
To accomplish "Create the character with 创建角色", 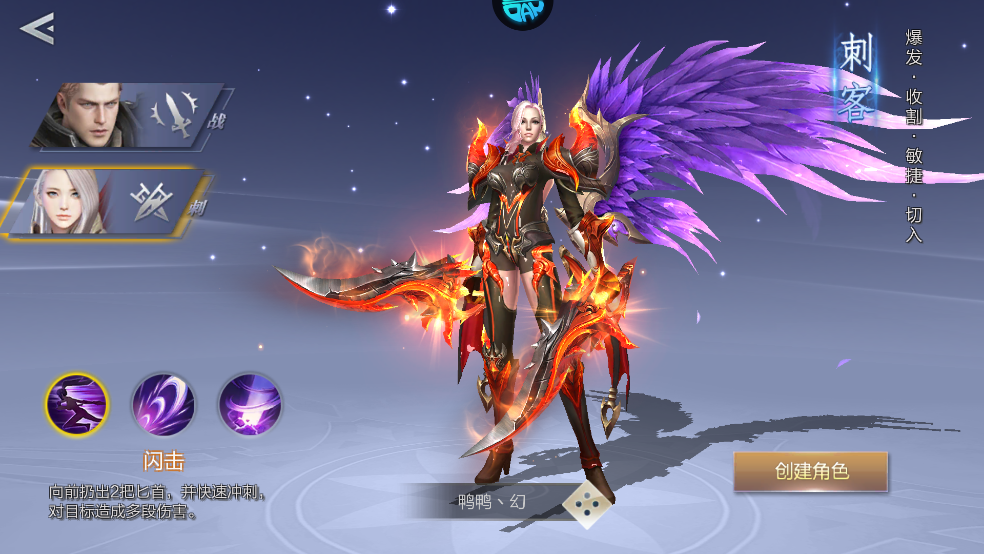I will pyautogui.click(x=810, y=472).
